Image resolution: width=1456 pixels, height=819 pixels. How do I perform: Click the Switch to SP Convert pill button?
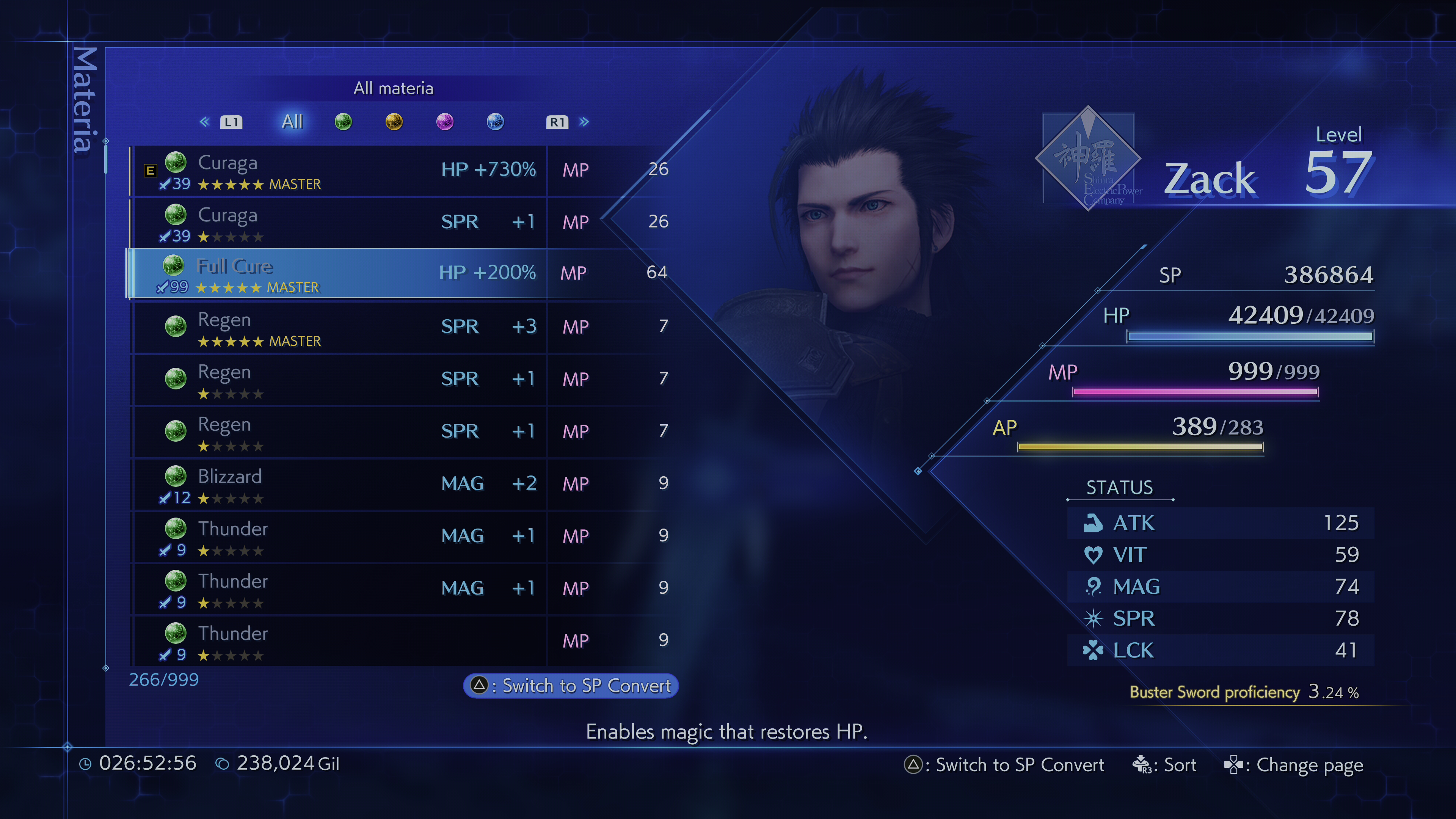point(571,686)
